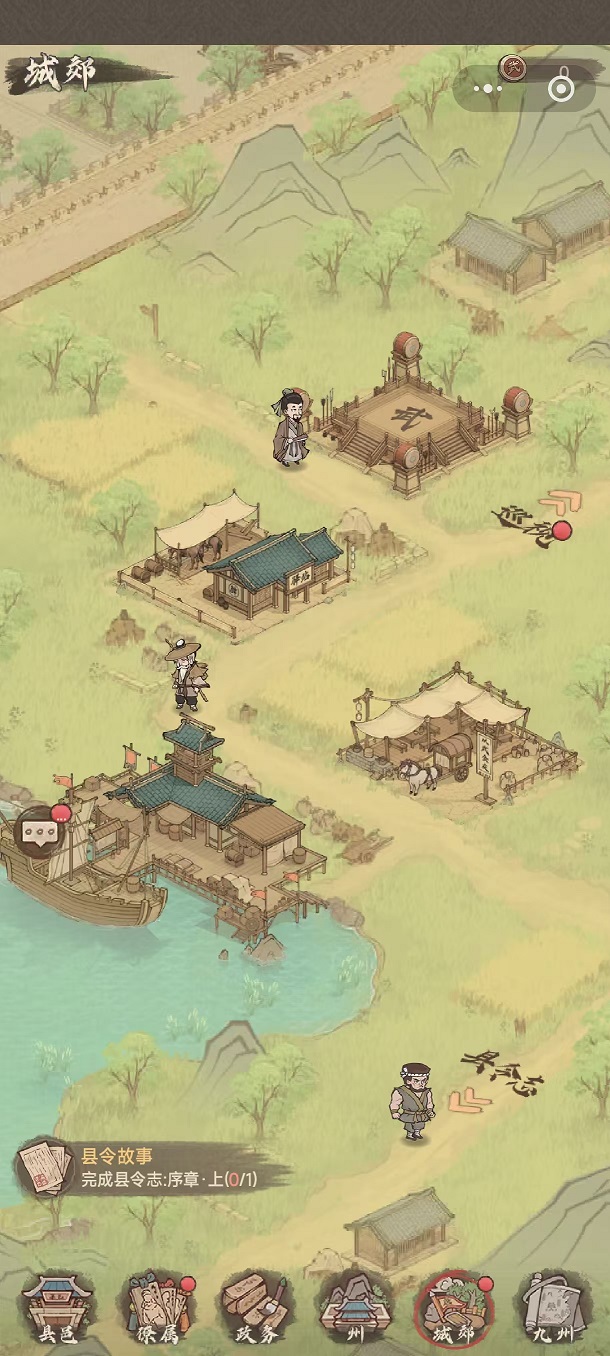This screenshot has height=1356, width=610.
Task: Switch to the 僚属 staff tab
Action: tap(156, 1307)
